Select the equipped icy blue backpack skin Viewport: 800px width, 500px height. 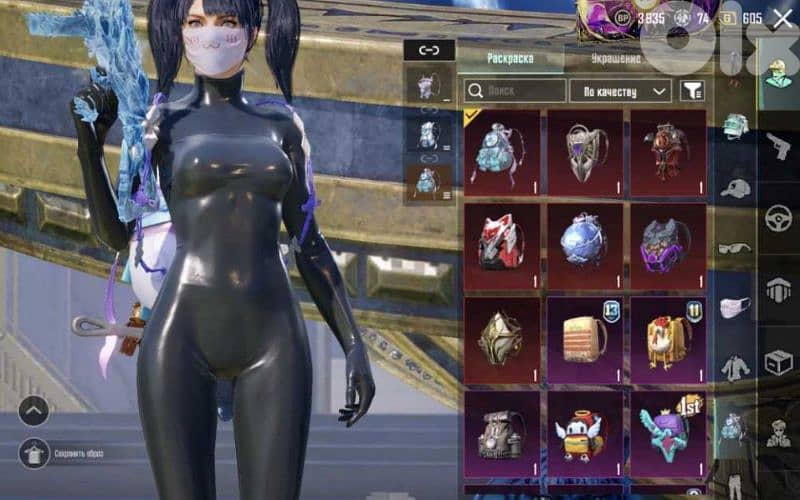click(x=502, y=151)
